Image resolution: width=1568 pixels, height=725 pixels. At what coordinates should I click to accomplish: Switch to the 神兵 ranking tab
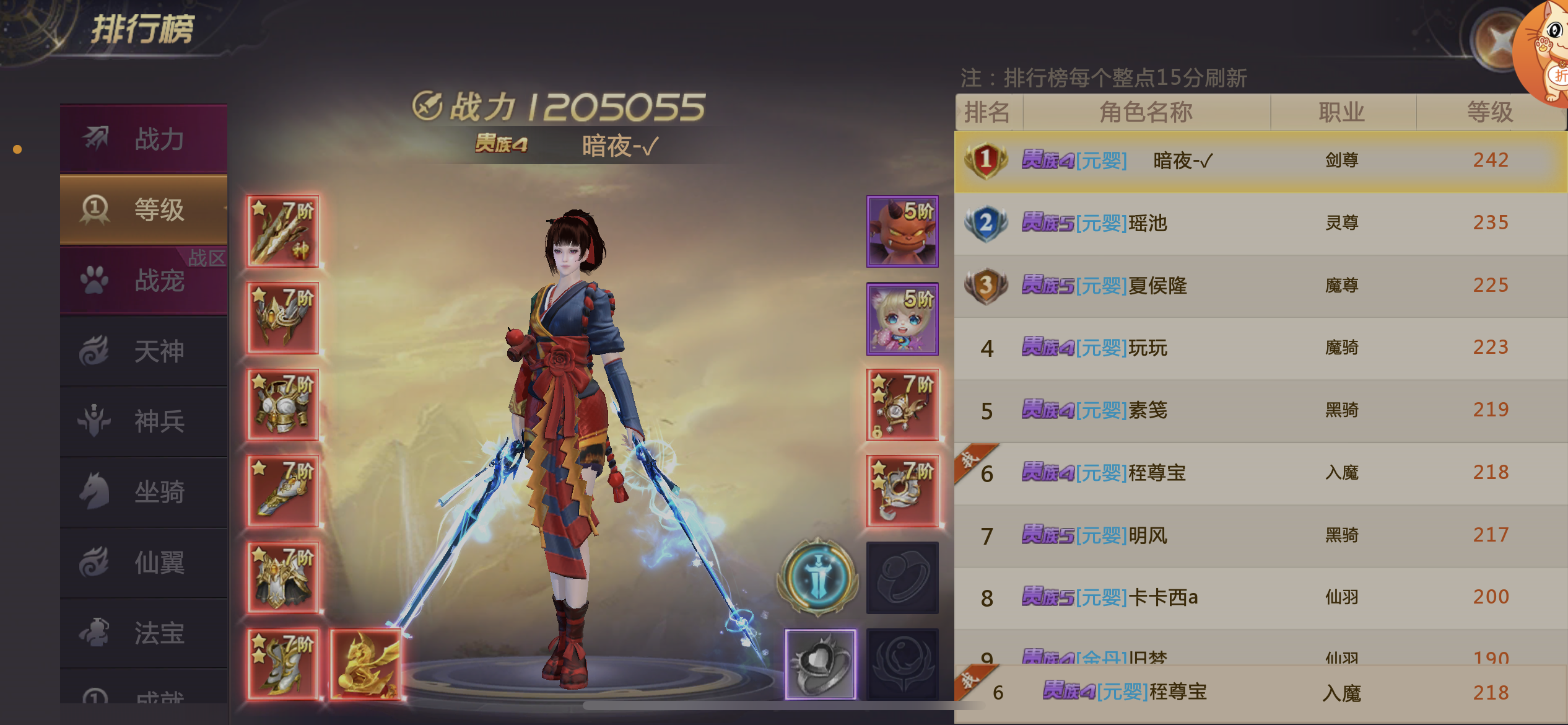point(144,421)
